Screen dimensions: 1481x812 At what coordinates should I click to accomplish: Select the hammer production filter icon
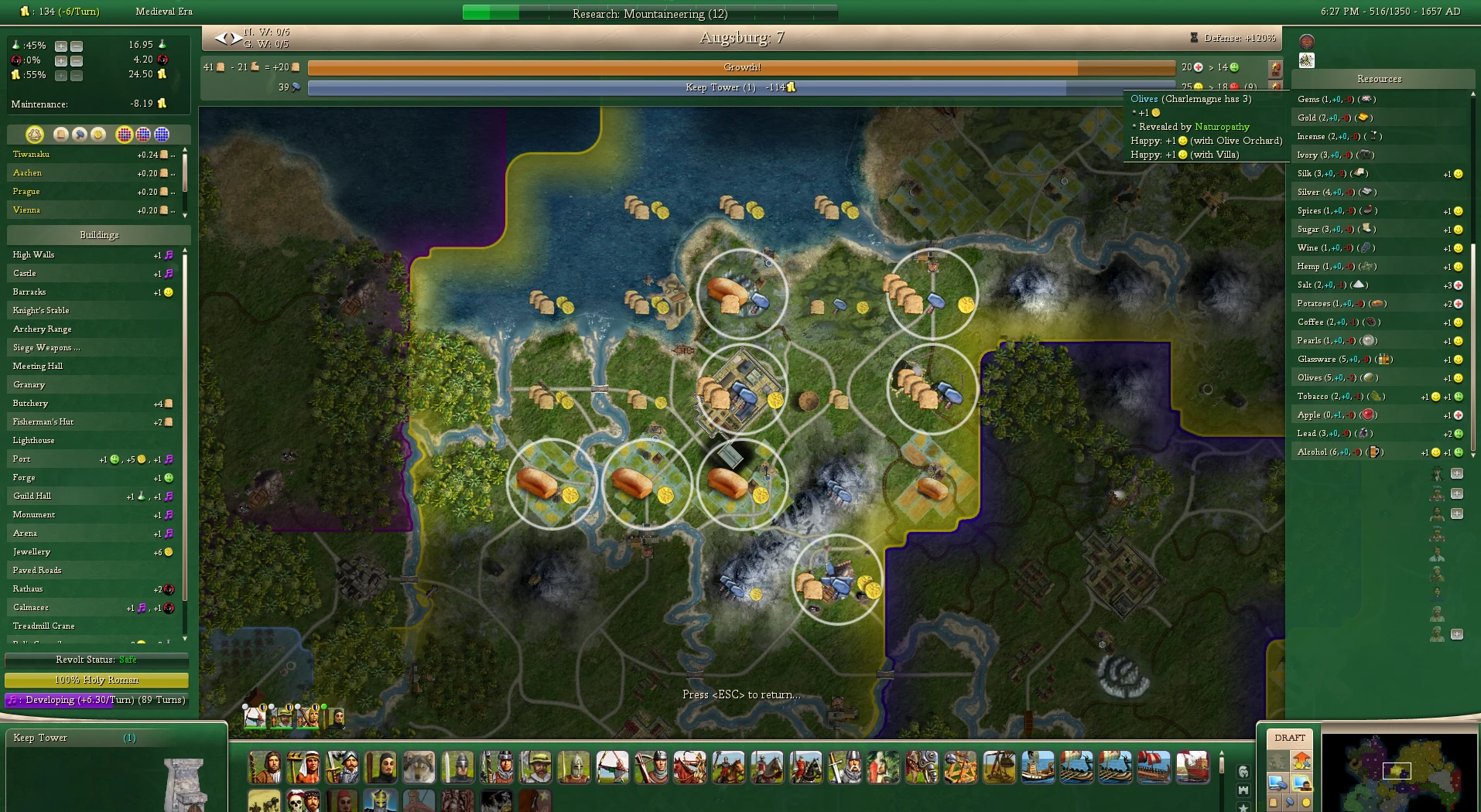click(80, 135)
